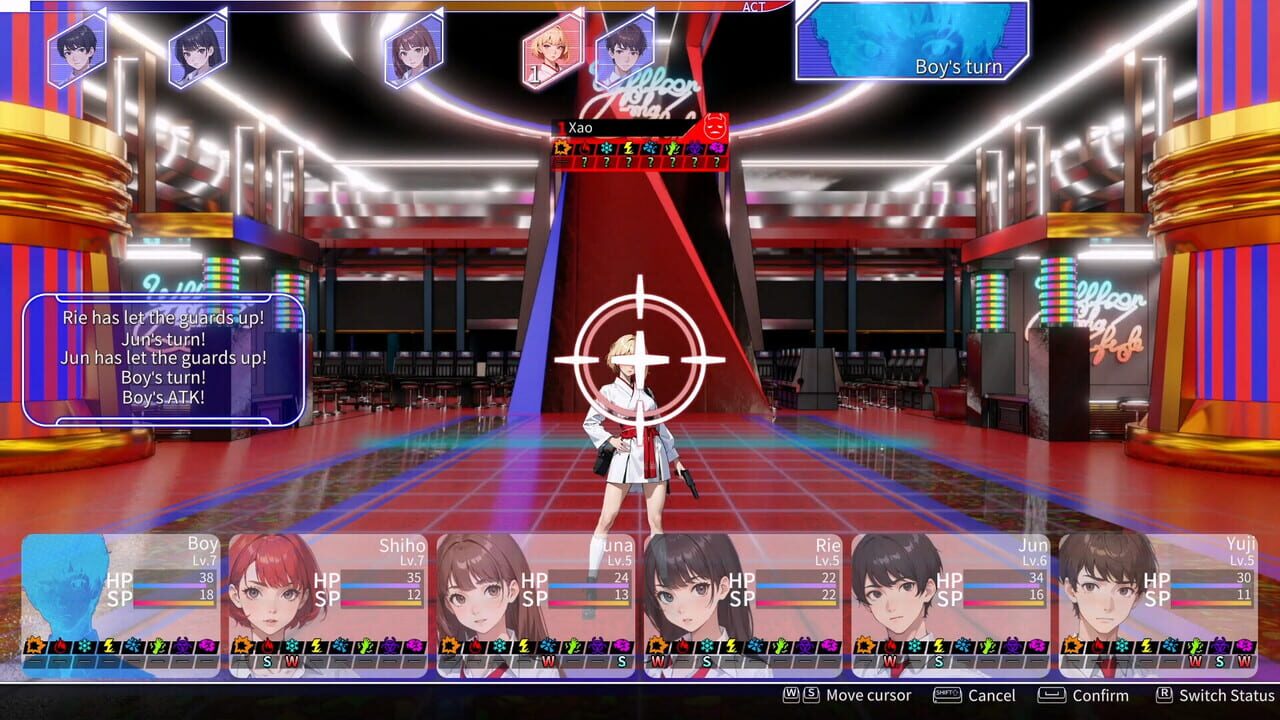Reveal the first hidden question mark affinity on Xao
Image resolution: width=1280 pixels, height=720 pixels.
(584, 161)
